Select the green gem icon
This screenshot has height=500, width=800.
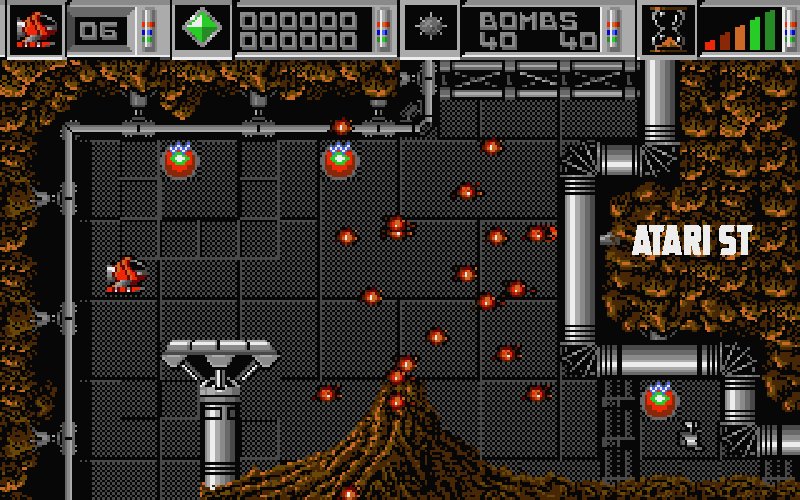tap(201, 28)
